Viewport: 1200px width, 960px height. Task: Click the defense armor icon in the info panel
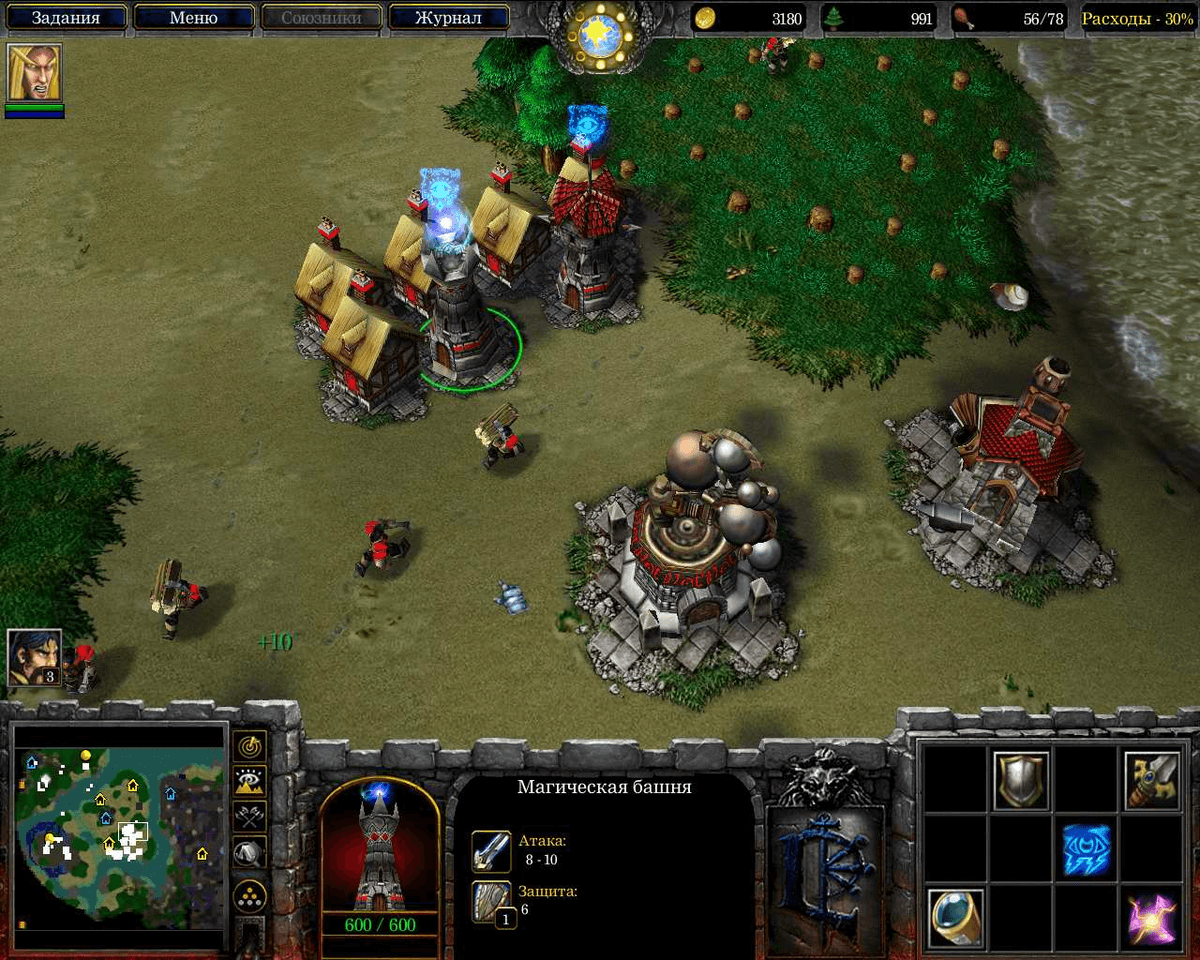click(492, 901)
